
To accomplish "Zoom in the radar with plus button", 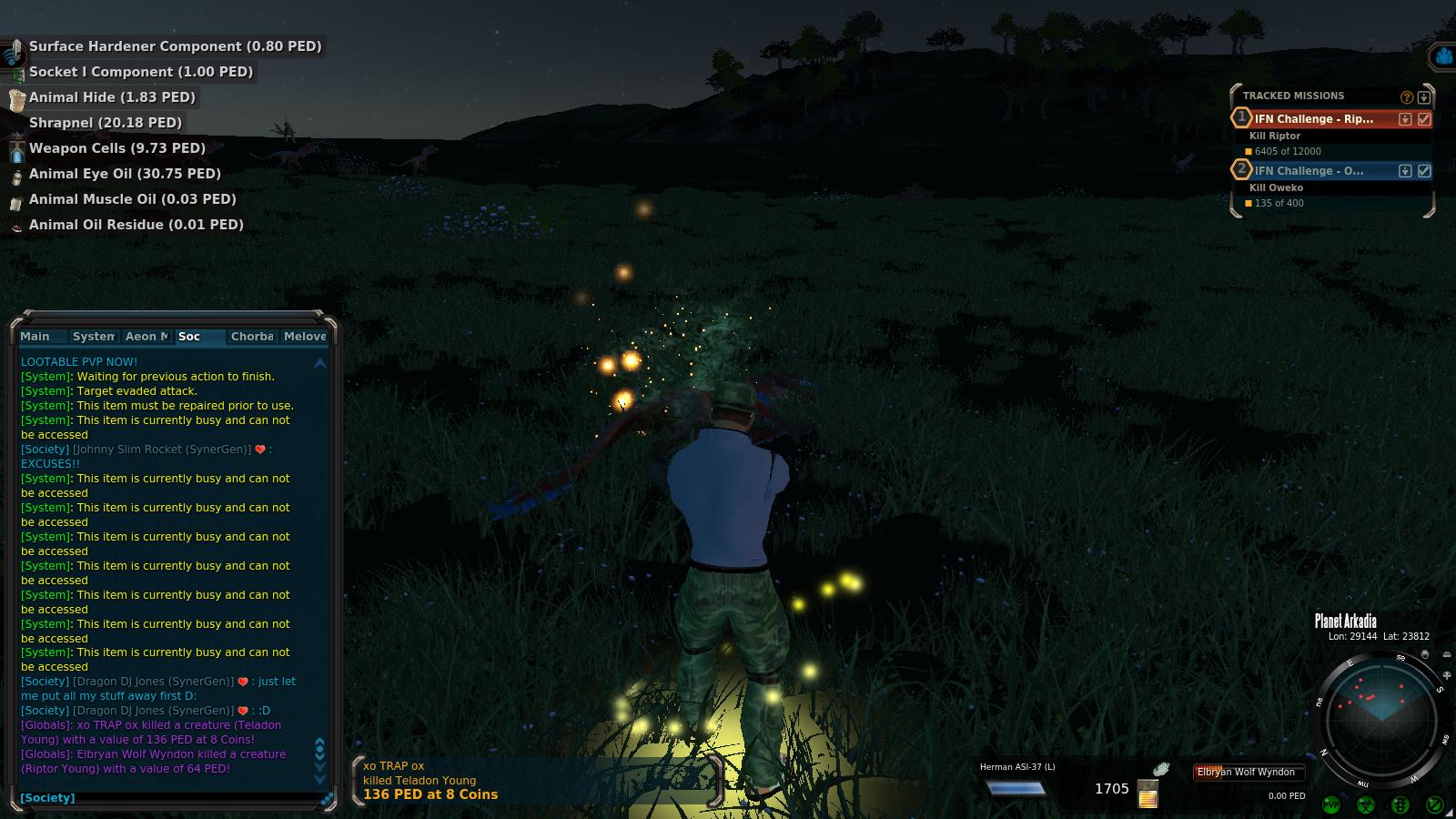I will (1447, 675).
